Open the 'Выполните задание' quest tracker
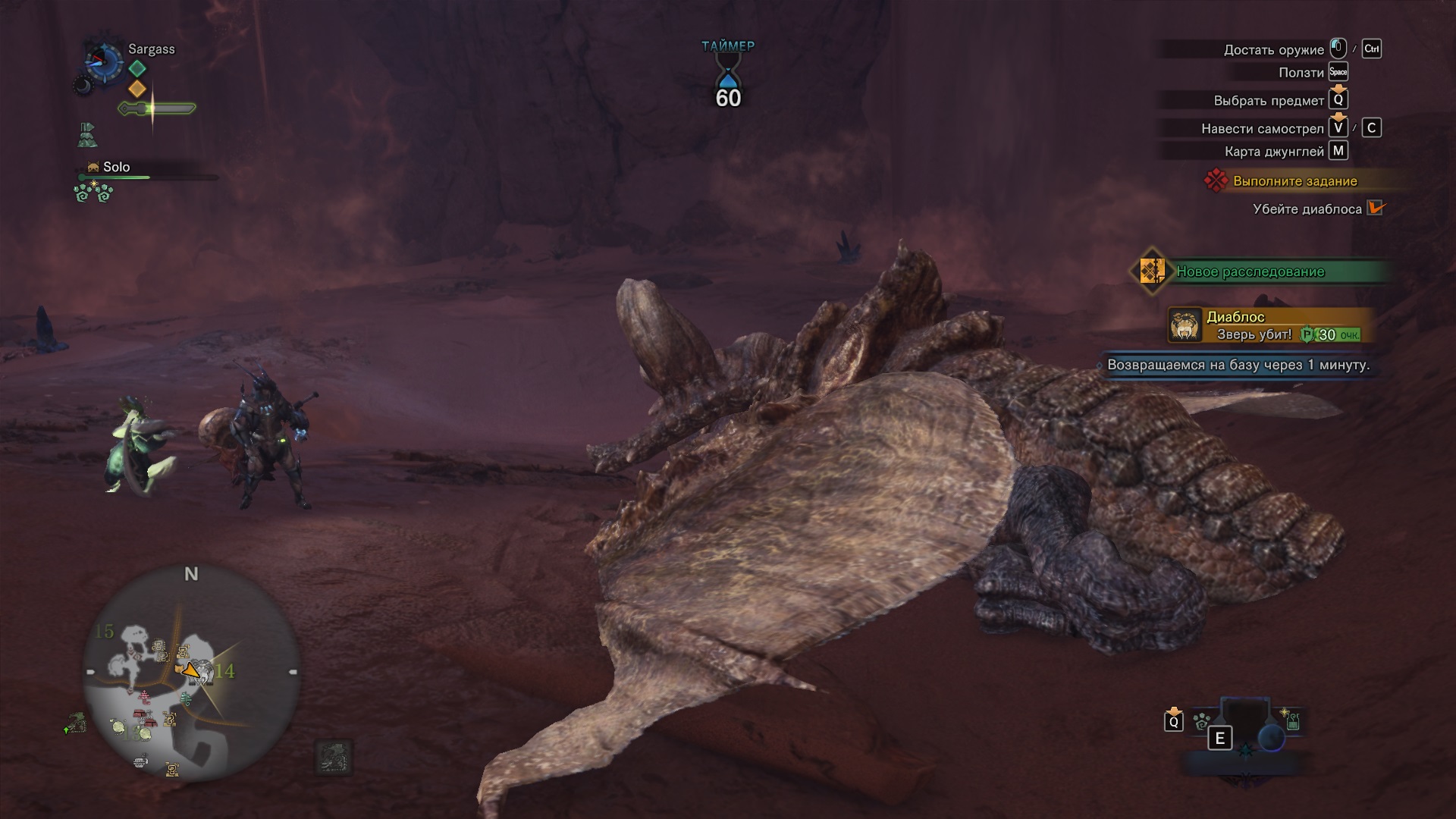Image resolution: width=1456 pixels, height=819 pixels. pyautogui.click(x=1294, y=181)
